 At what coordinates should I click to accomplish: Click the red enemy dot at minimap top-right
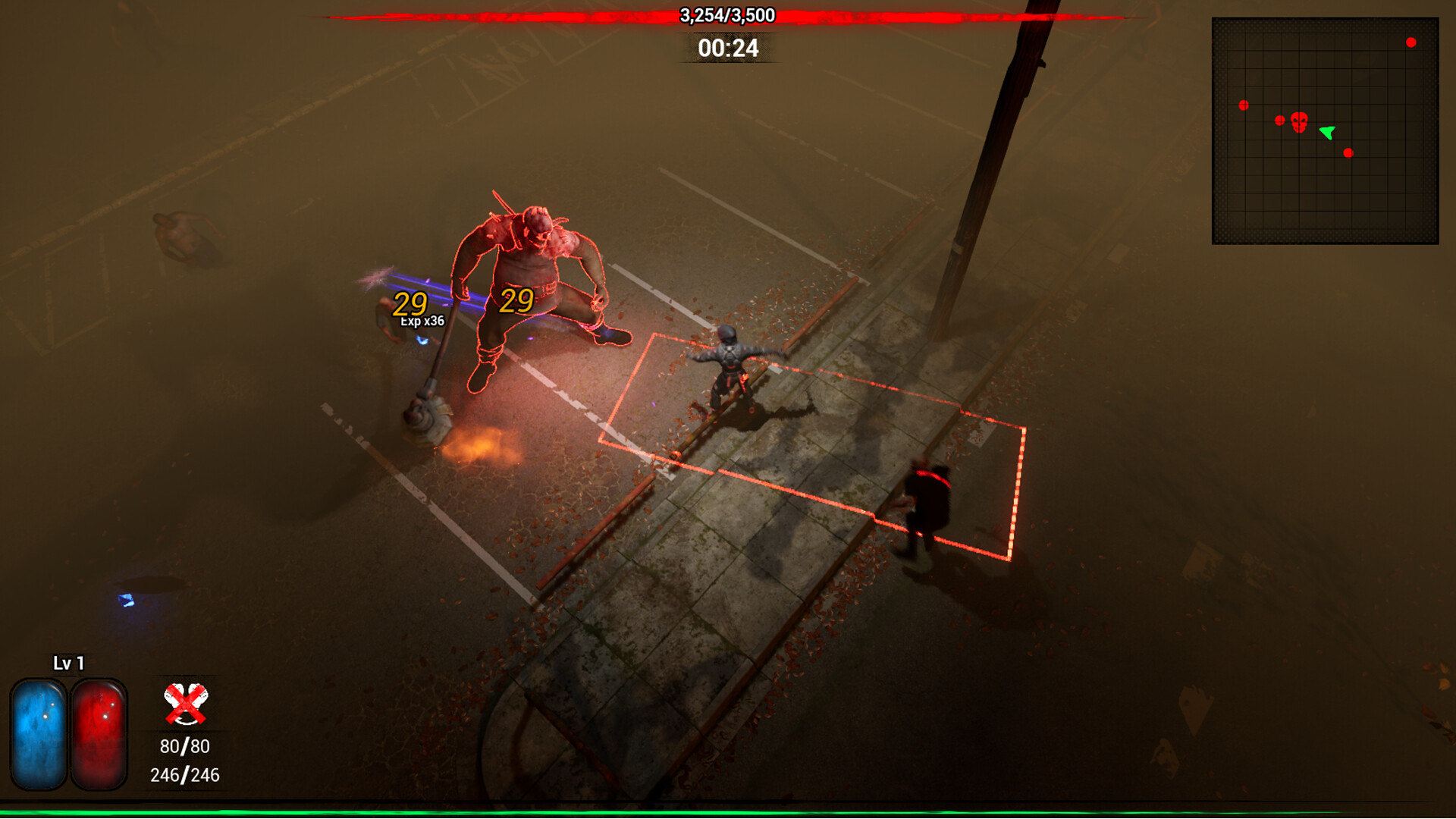tap(1410, 42)
